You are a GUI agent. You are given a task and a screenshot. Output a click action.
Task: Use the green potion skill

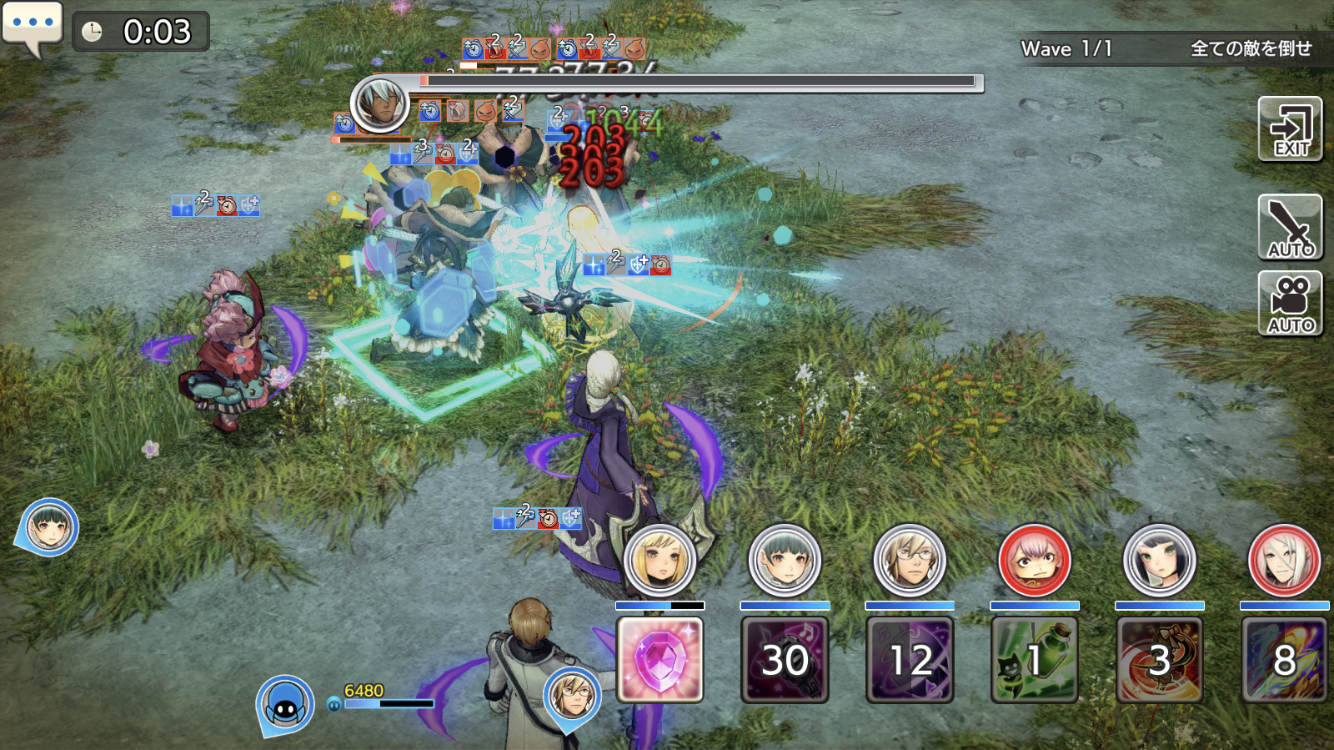point(1035,659)
